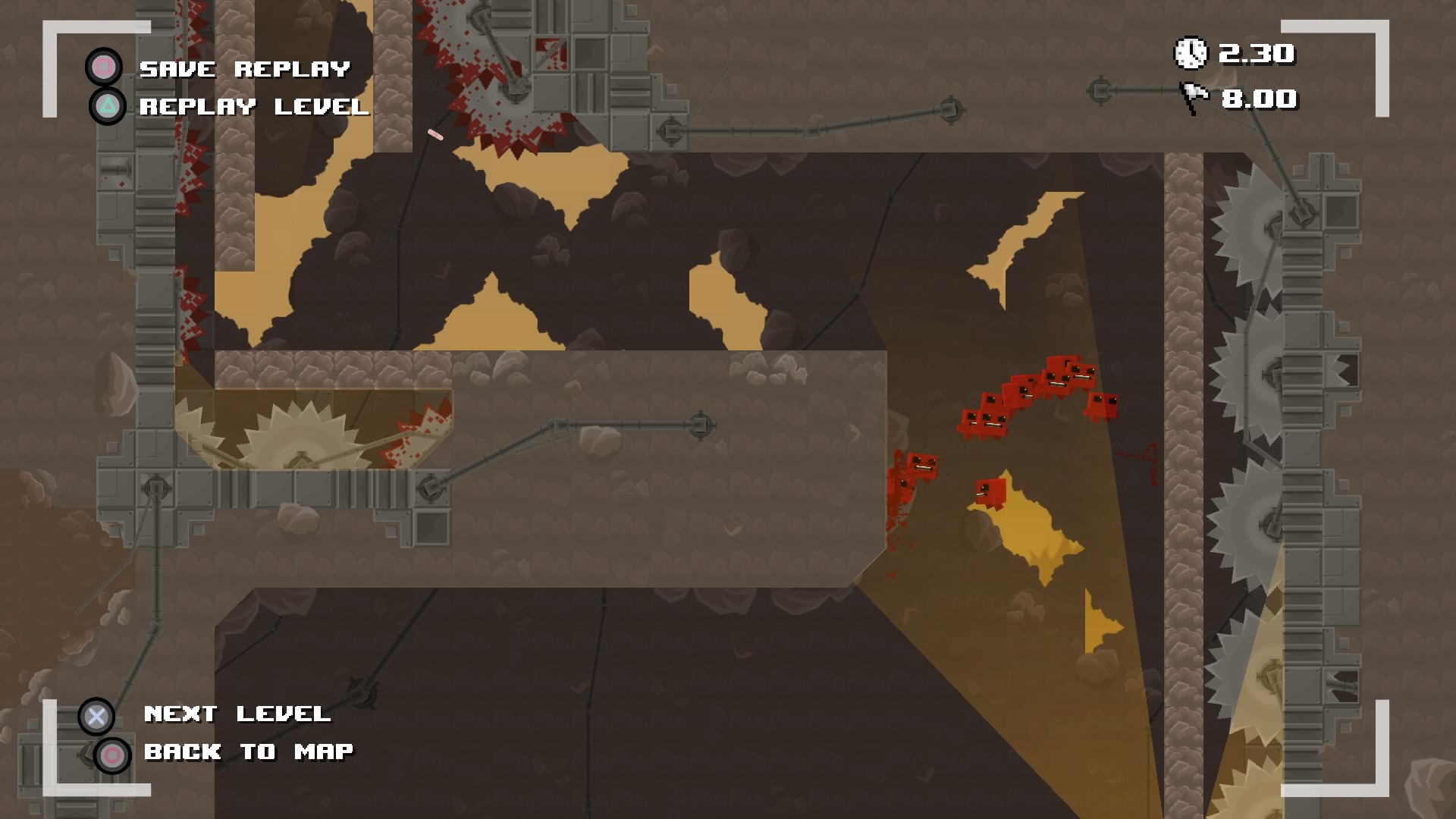Viewport: 1456px width, 819px height.
Task: Continue to Next Level
Action: click(x=237, y=714)
